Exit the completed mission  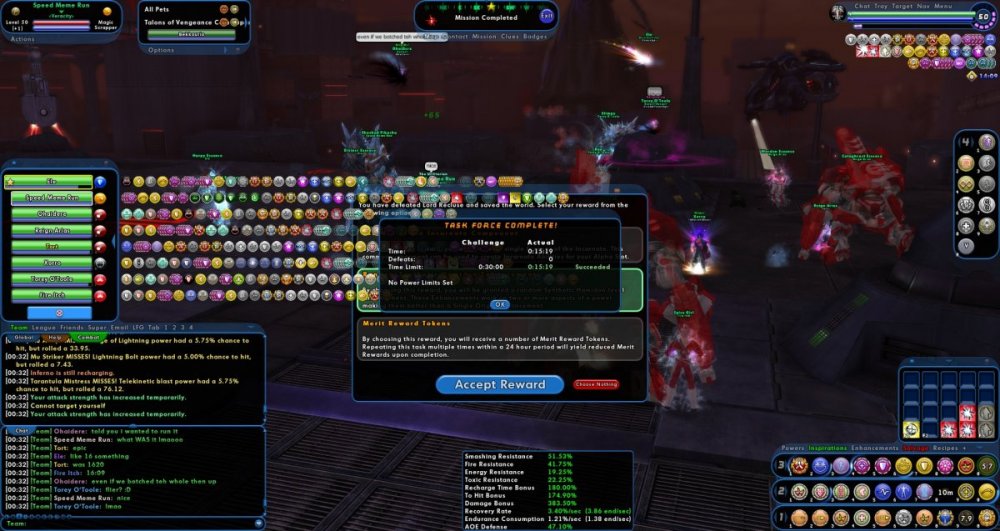pyautogui.click(x=546, y=16)
